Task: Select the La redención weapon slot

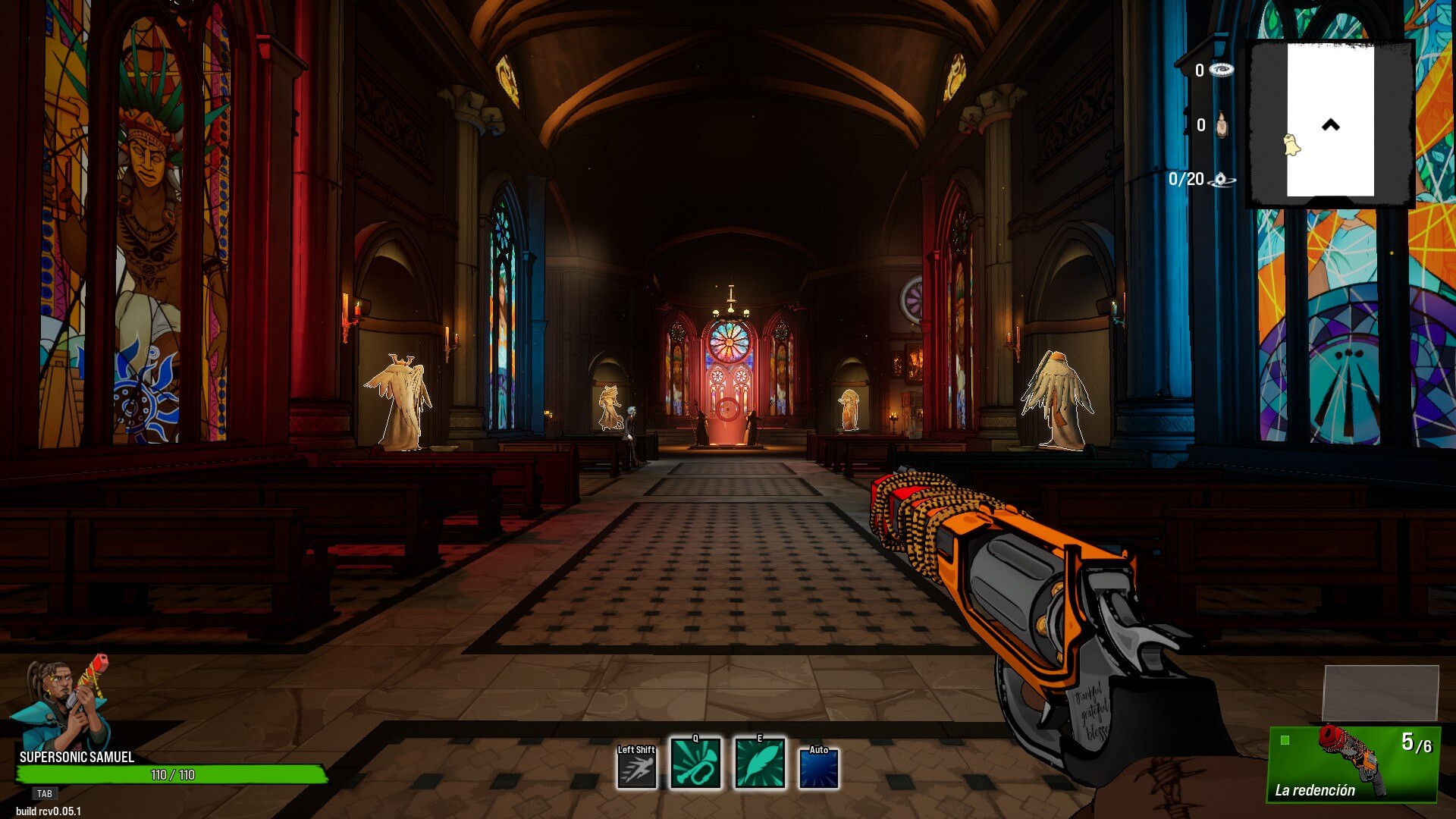Action: point(1354,764)
